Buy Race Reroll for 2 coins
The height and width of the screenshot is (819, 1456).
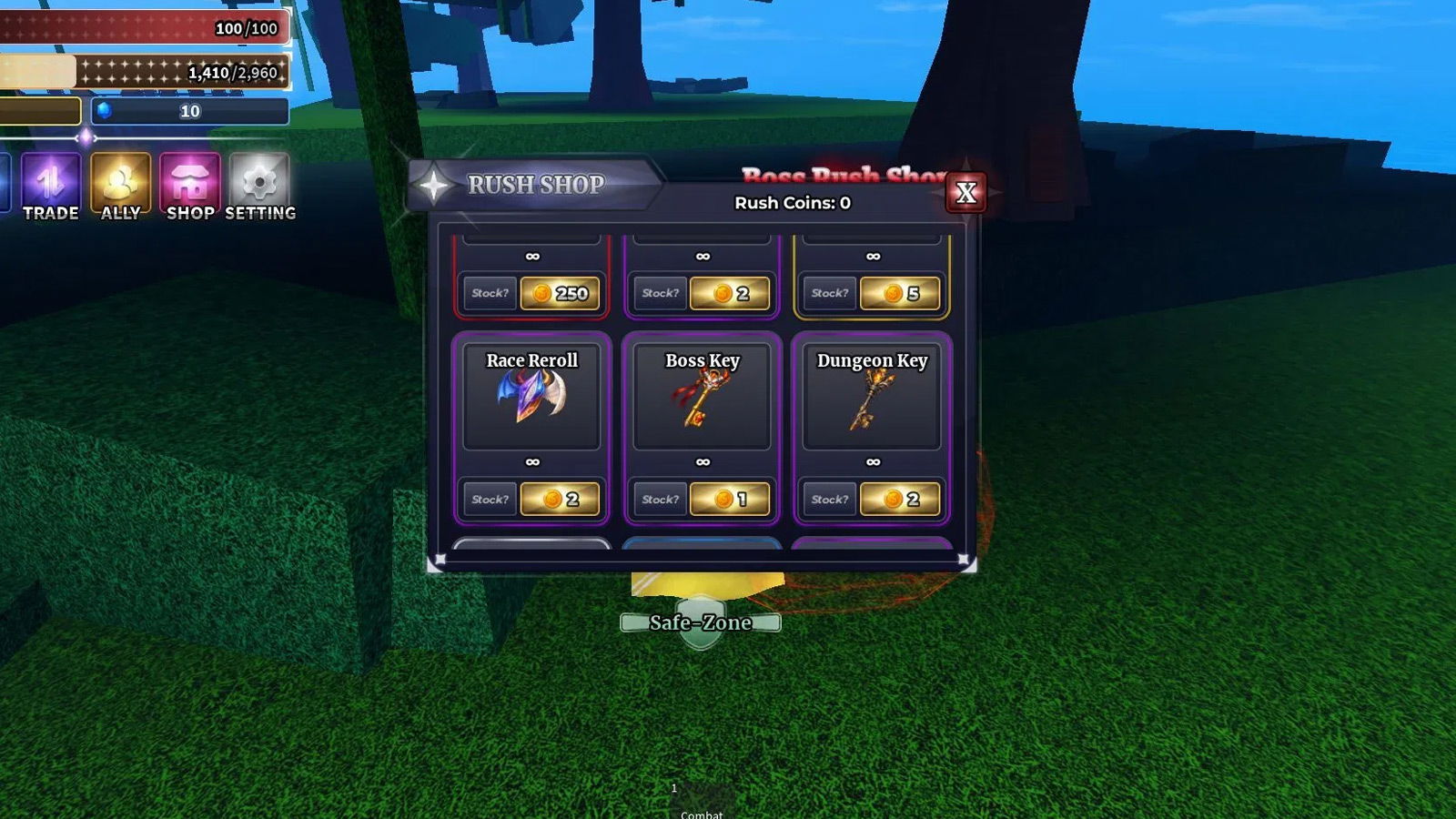tap(560, 499)
